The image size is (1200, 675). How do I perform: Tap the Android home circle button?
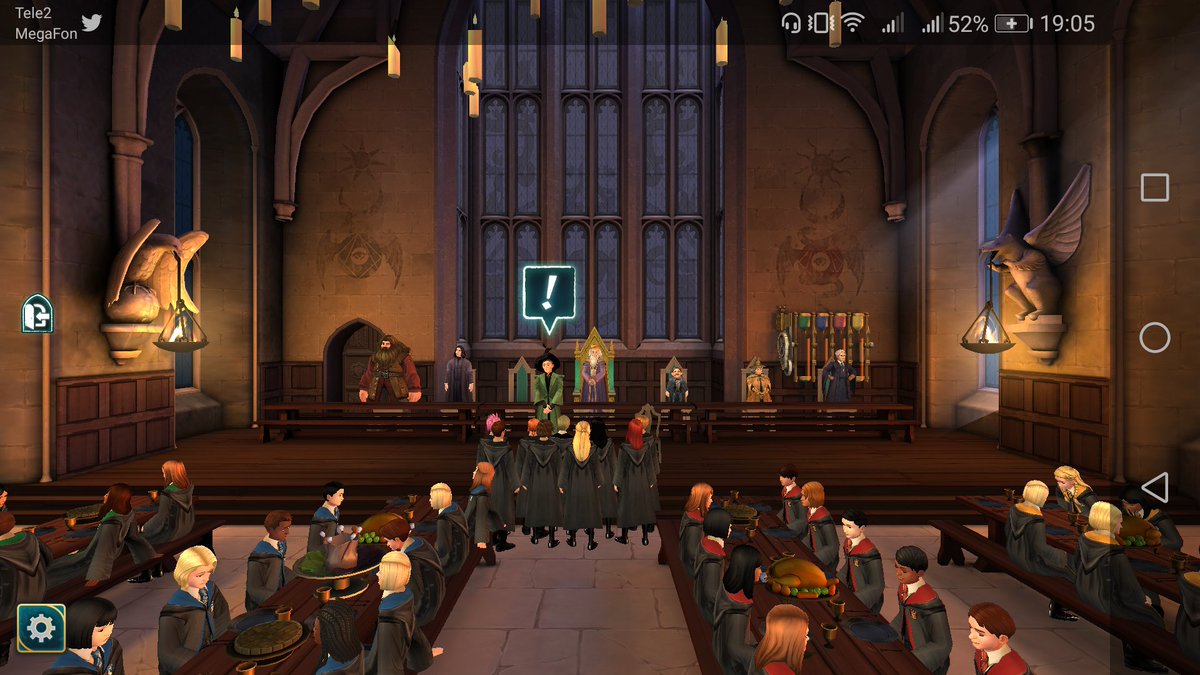tap(1154, 338)
